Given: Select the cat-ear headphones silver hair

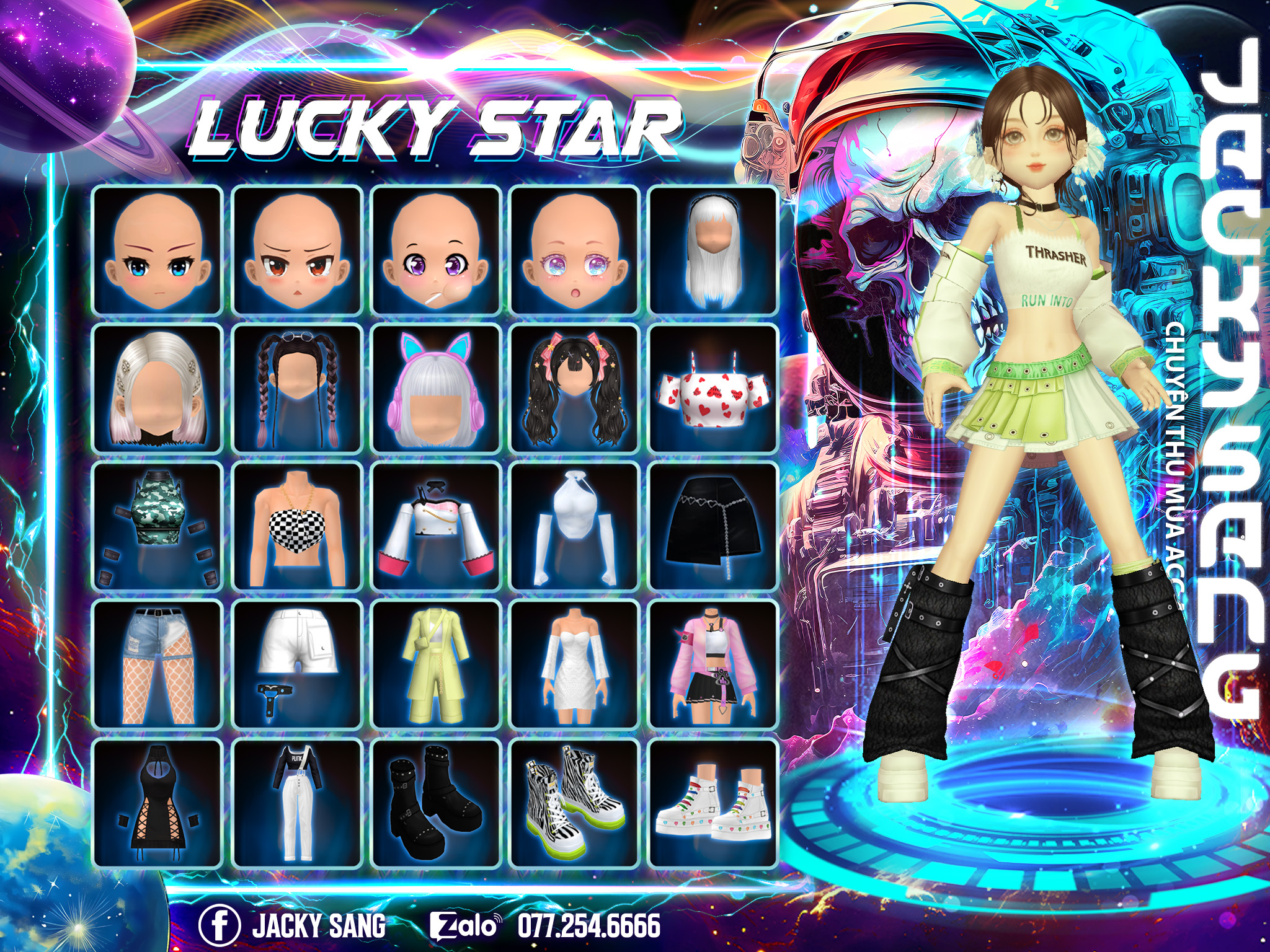Looking at the screenshot, I should click(436, 389).
